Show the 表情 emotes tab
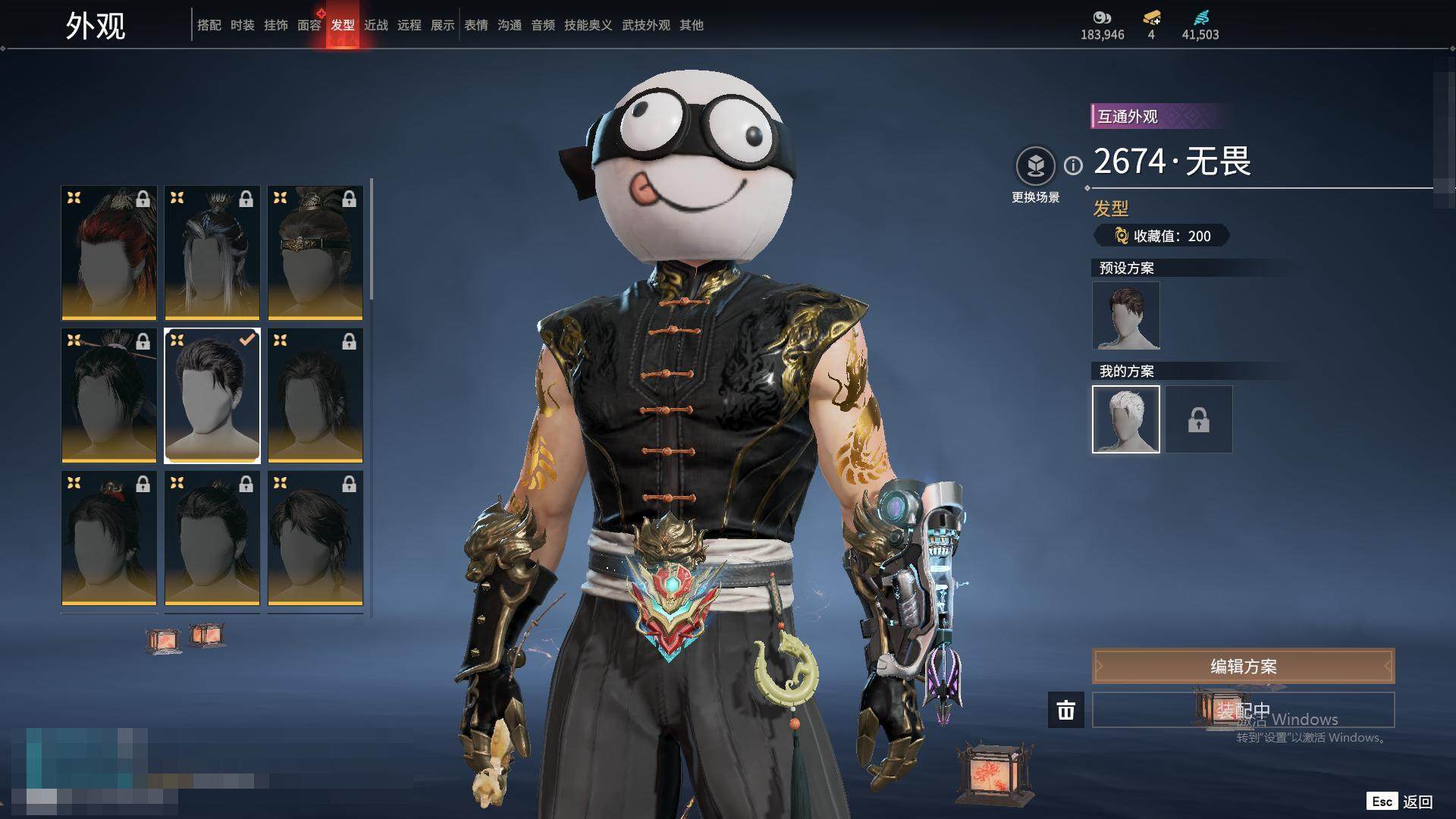 [475, 25]
